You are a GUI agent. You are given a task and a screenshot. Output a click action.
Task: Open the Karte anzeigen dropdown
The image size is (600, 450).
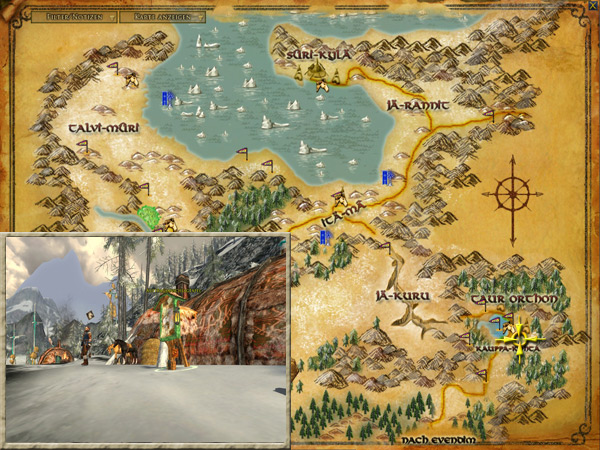(x=166, y=17)
